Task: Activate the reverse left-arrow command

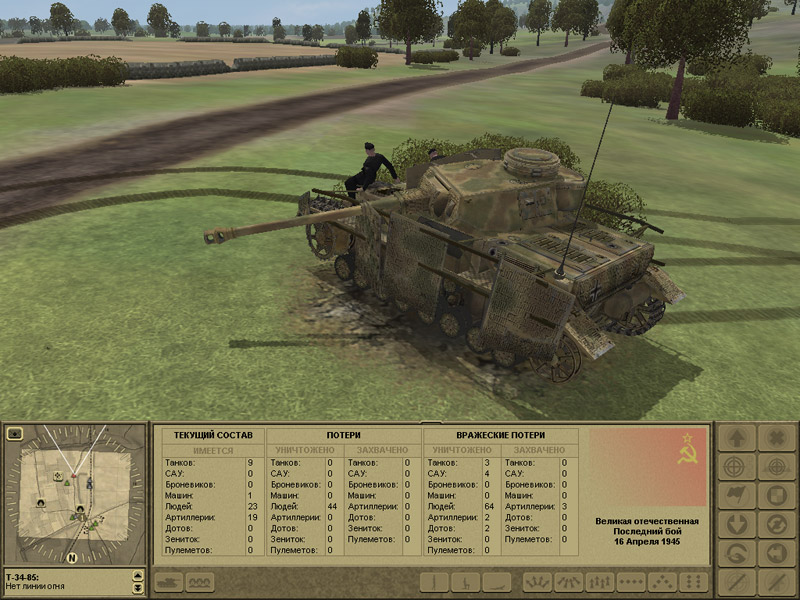Action: coord(776,554)
